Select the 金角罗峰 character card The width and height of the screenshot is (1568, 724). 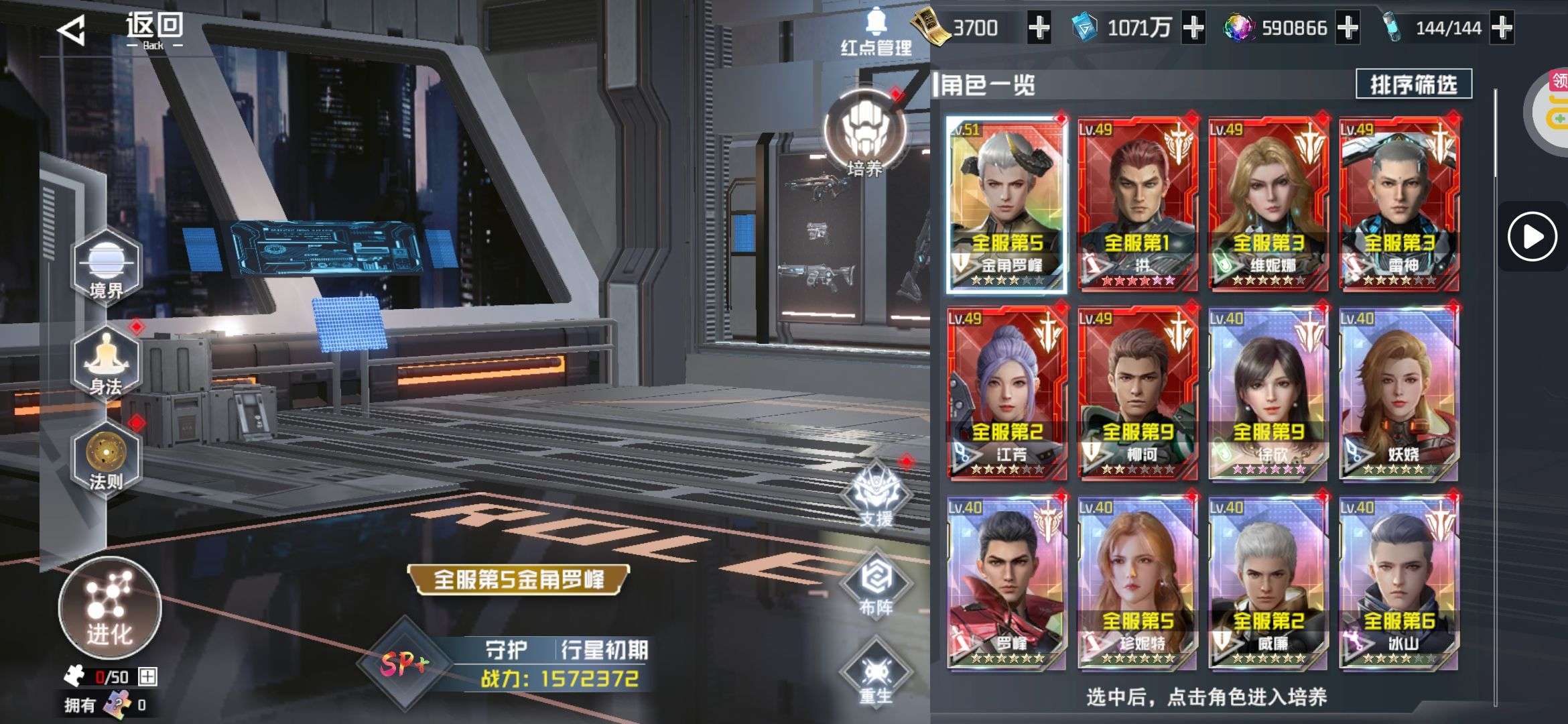(x=1006, y=203)
